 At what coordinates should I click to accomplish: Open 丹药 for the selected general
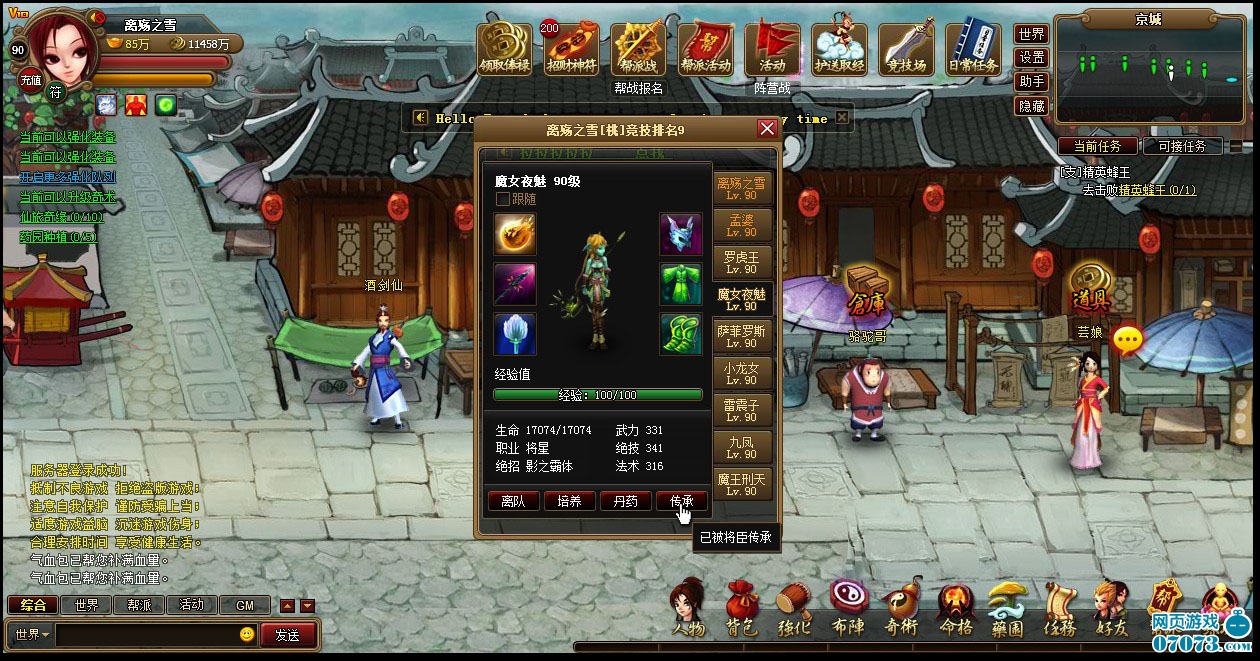point(625,501)
